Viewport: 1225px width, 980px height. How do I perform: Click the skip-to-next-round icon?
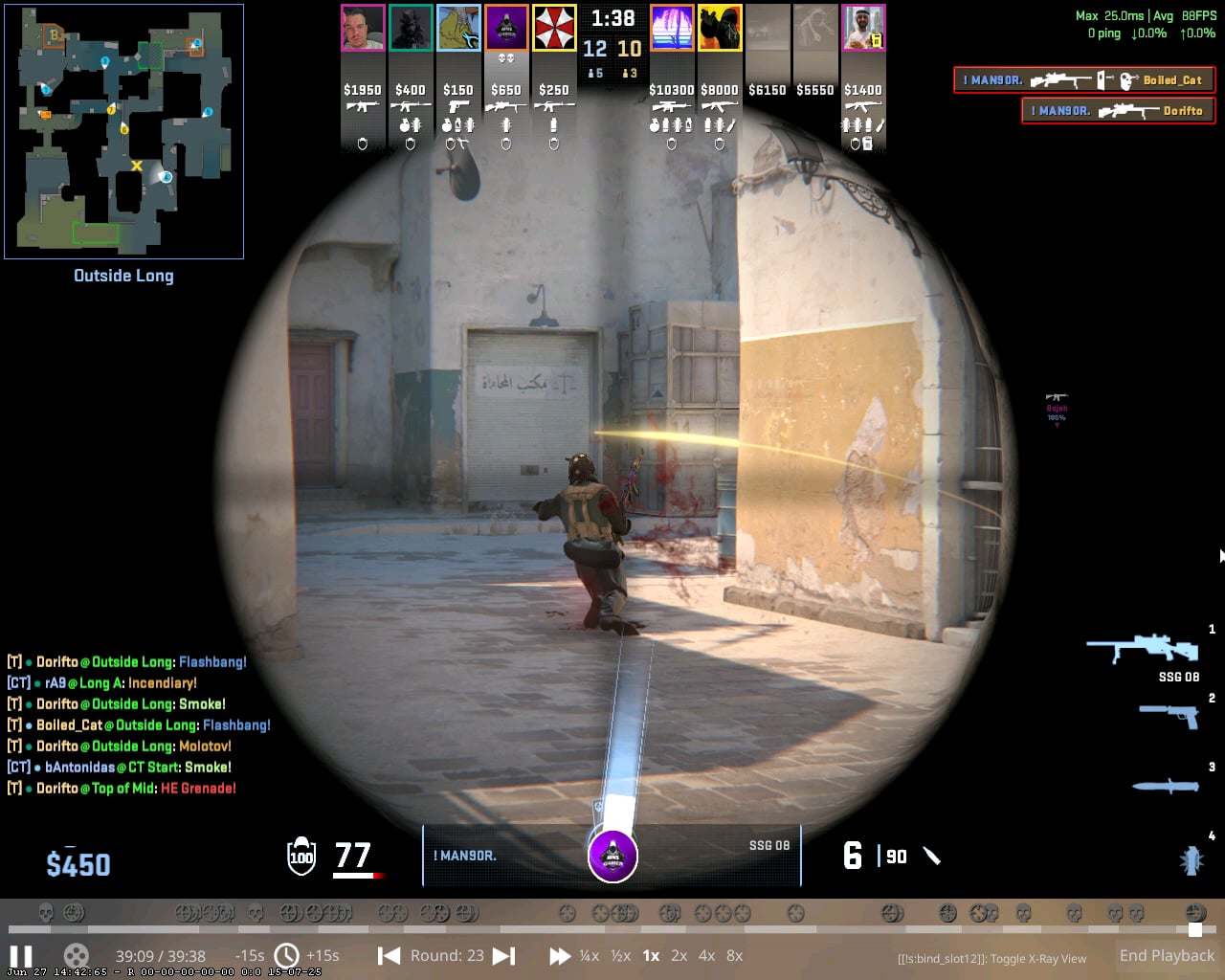(x=503, y=955)
